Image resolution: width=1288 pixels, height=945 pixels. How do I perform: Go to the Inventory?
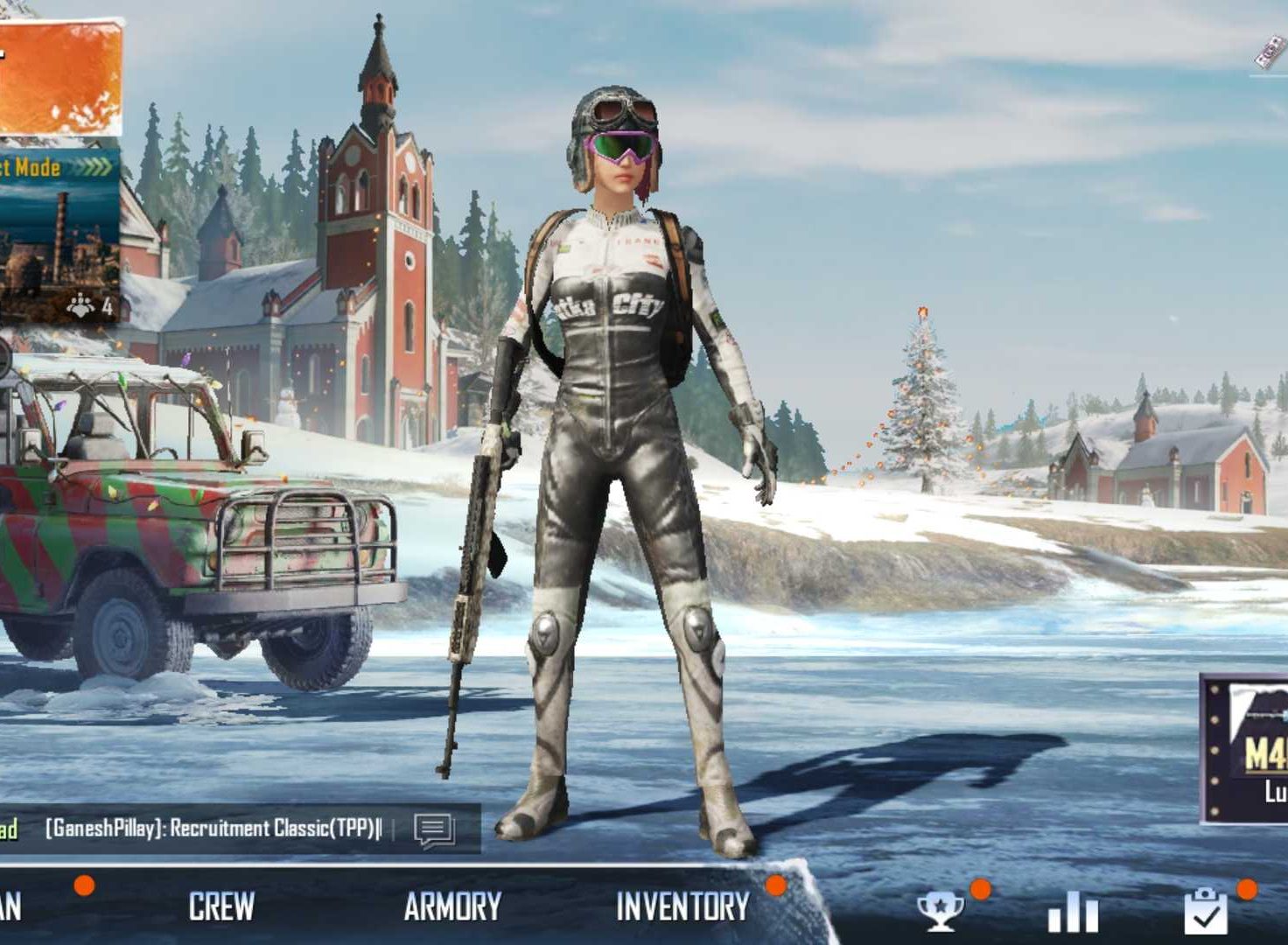pyautogui.click(x=682, y=906)
